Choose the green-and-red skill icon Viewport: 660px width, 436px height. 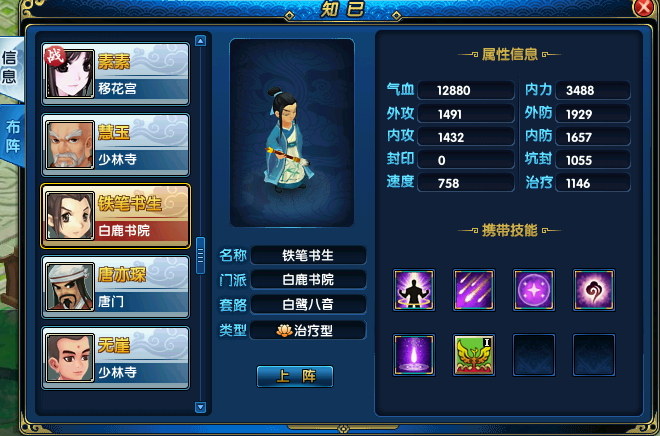click(x=473, y=354)
